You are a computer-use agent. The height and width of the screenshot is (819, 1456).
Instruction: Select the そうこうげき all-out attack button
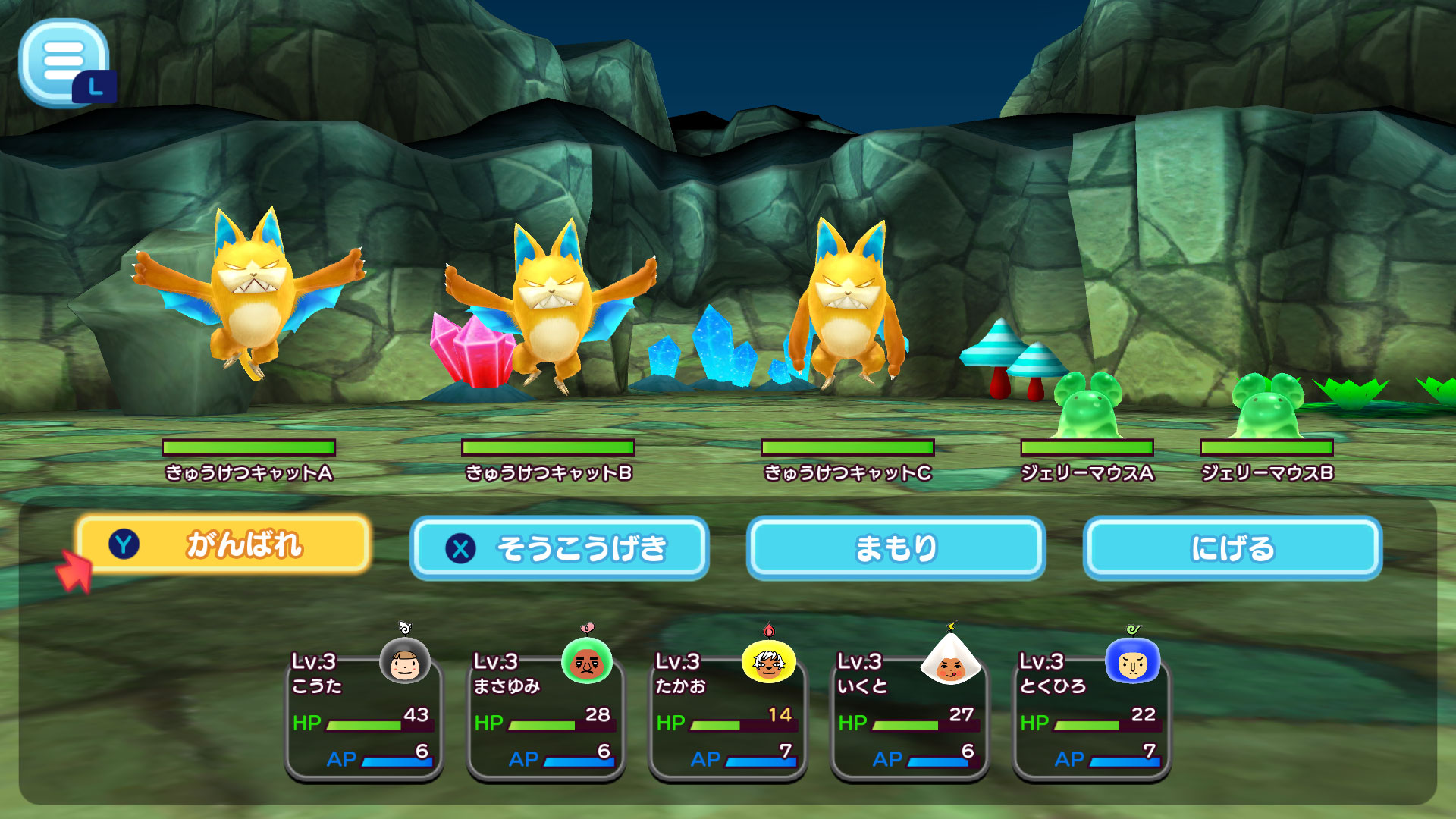click(560, 548)
